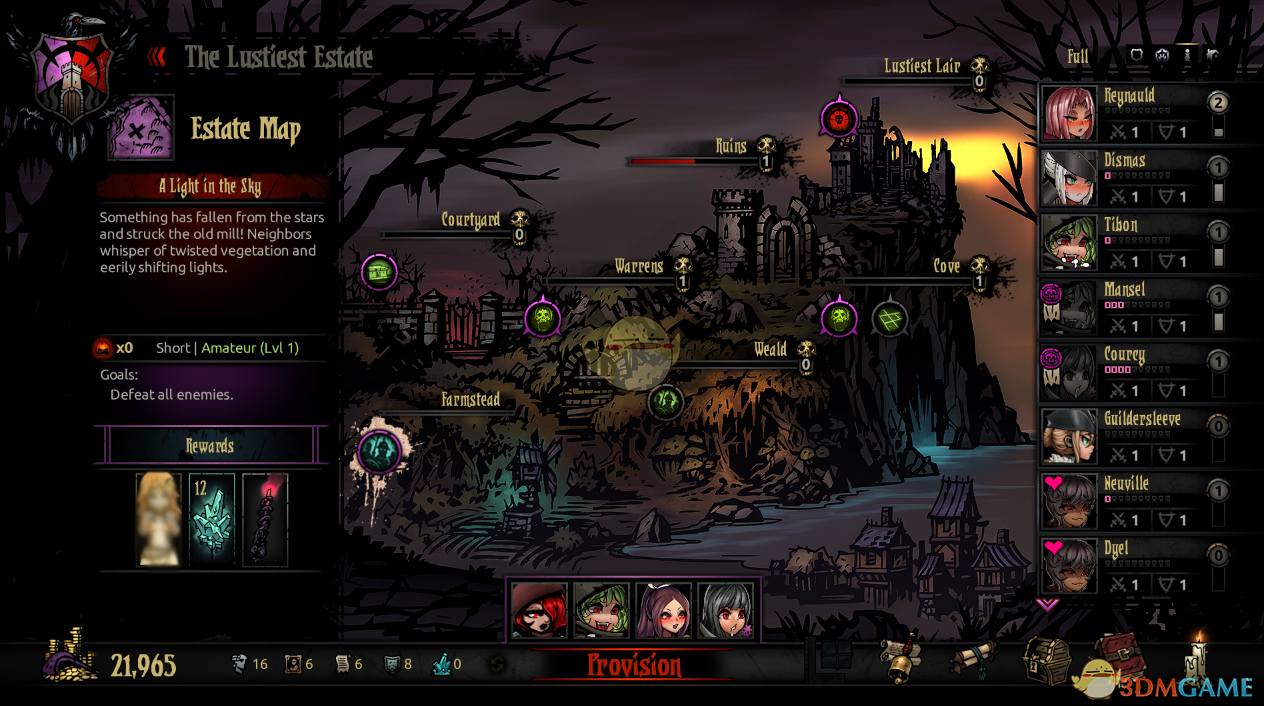Click the Courtyard chest quest icon
Screen dimensions: 1264x706
pyautogui.click(x=379, y=271)
